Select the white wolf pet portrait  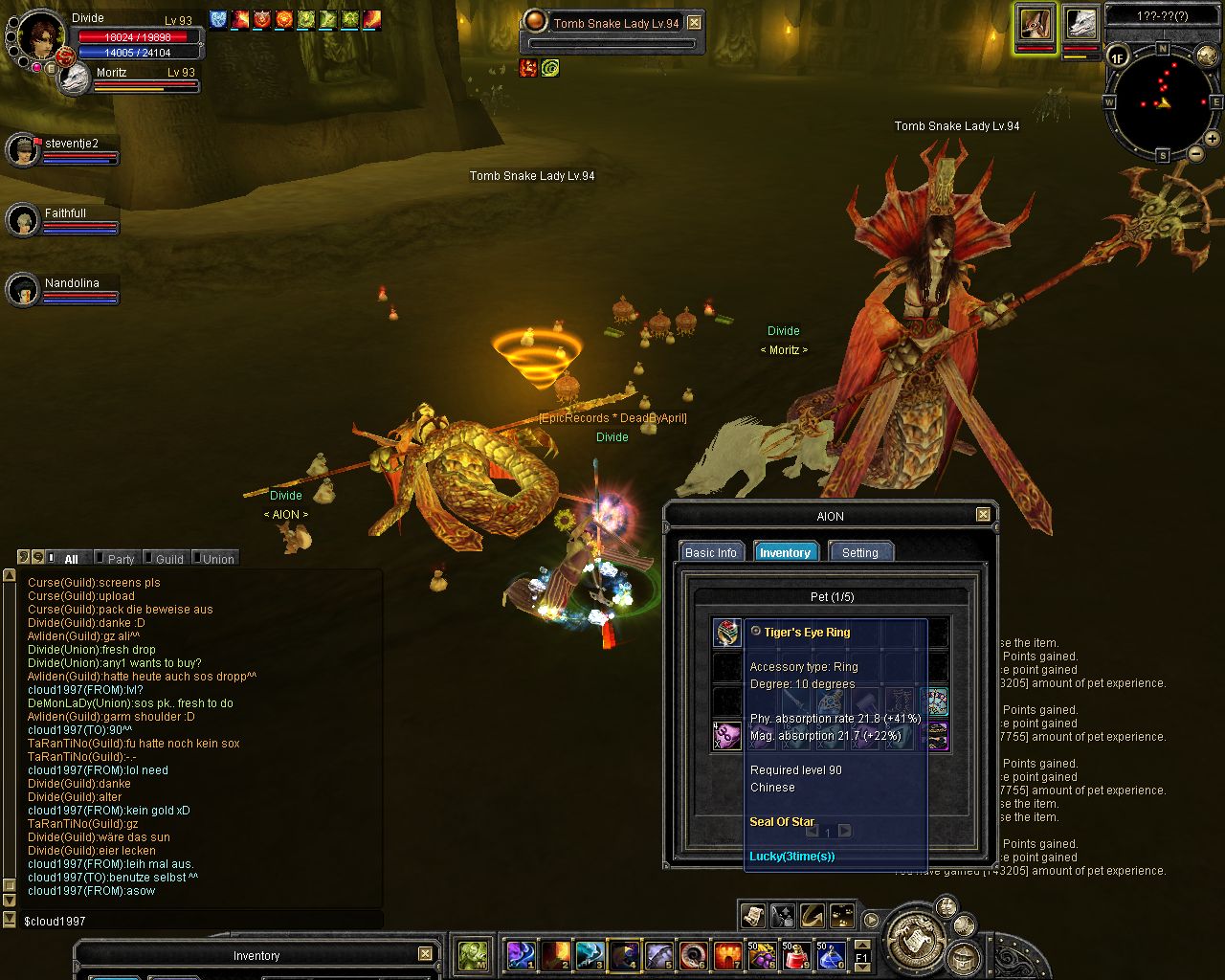(x=1080, y=24)
